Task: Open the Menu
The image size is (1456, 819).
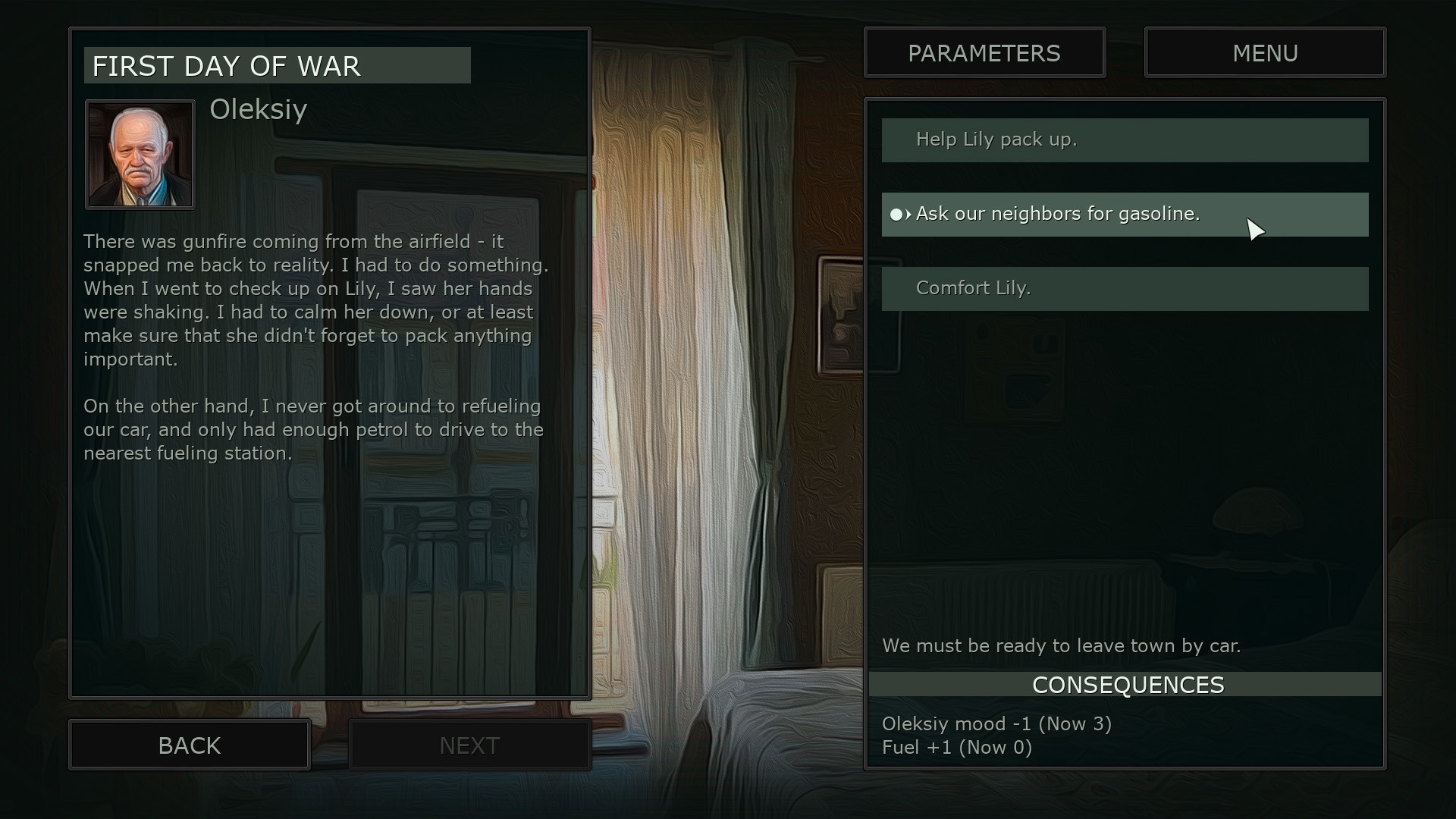Action: click(x=1265, y=53)
